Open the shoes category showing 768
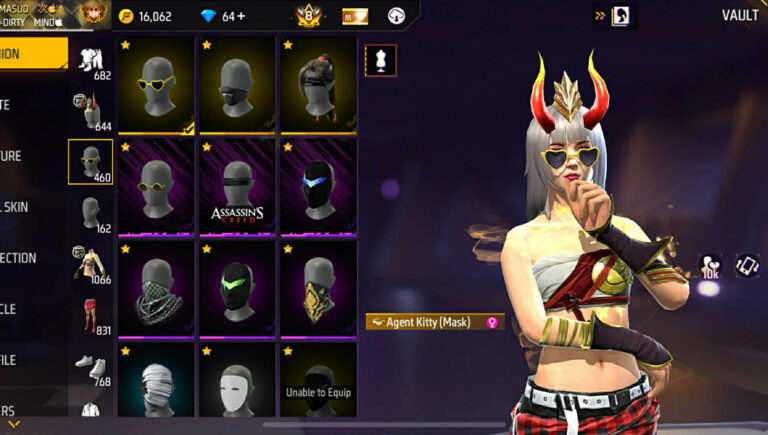Screen dimensions: 768x435 coord(91,367)
